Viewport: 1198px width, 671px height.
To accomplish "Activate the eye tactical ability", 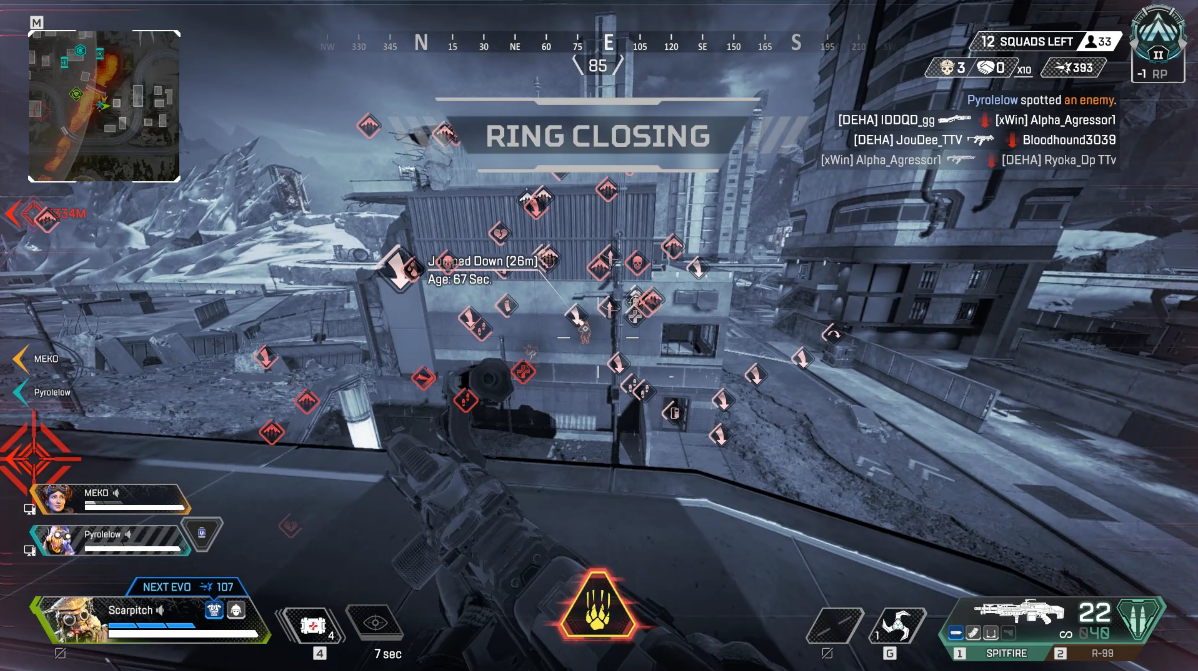I will (x=375, y=623).
